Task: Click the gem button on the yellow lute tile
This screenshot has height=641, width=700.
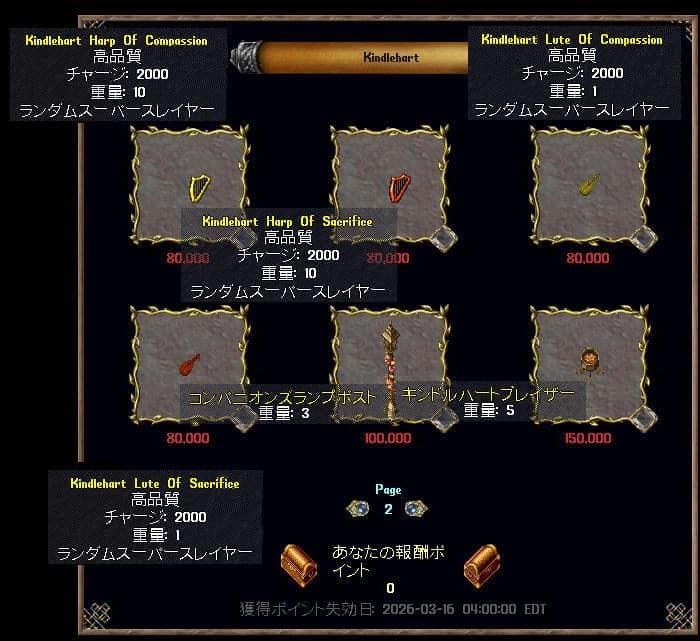Action: click(644, 237)
